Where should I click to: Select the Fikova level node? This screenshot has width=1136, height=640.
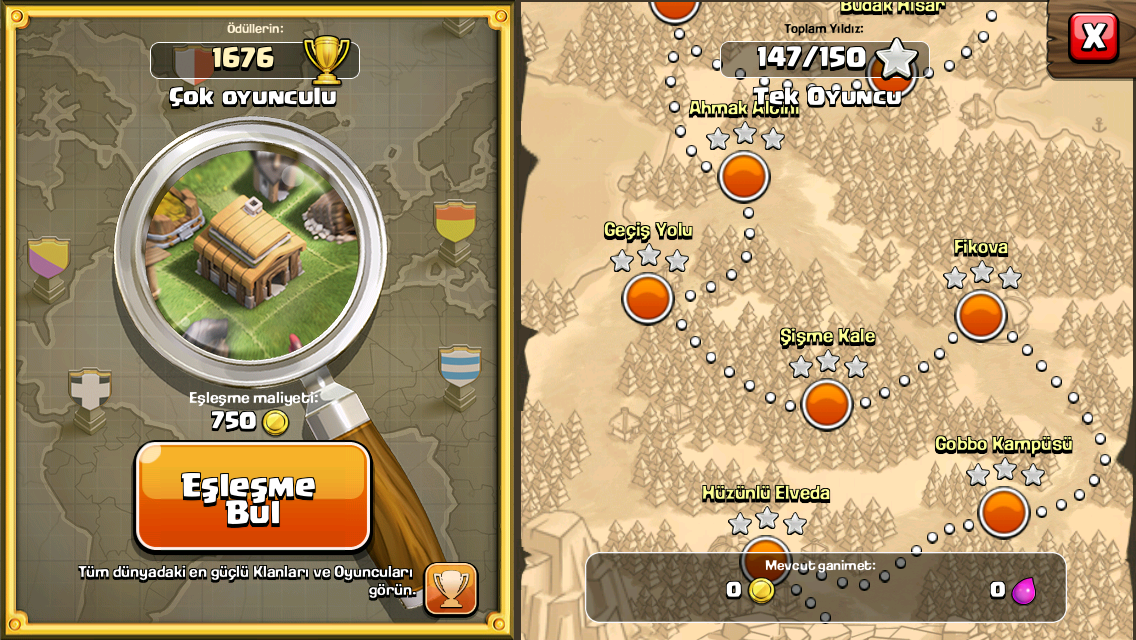click(x=980, y=315)
